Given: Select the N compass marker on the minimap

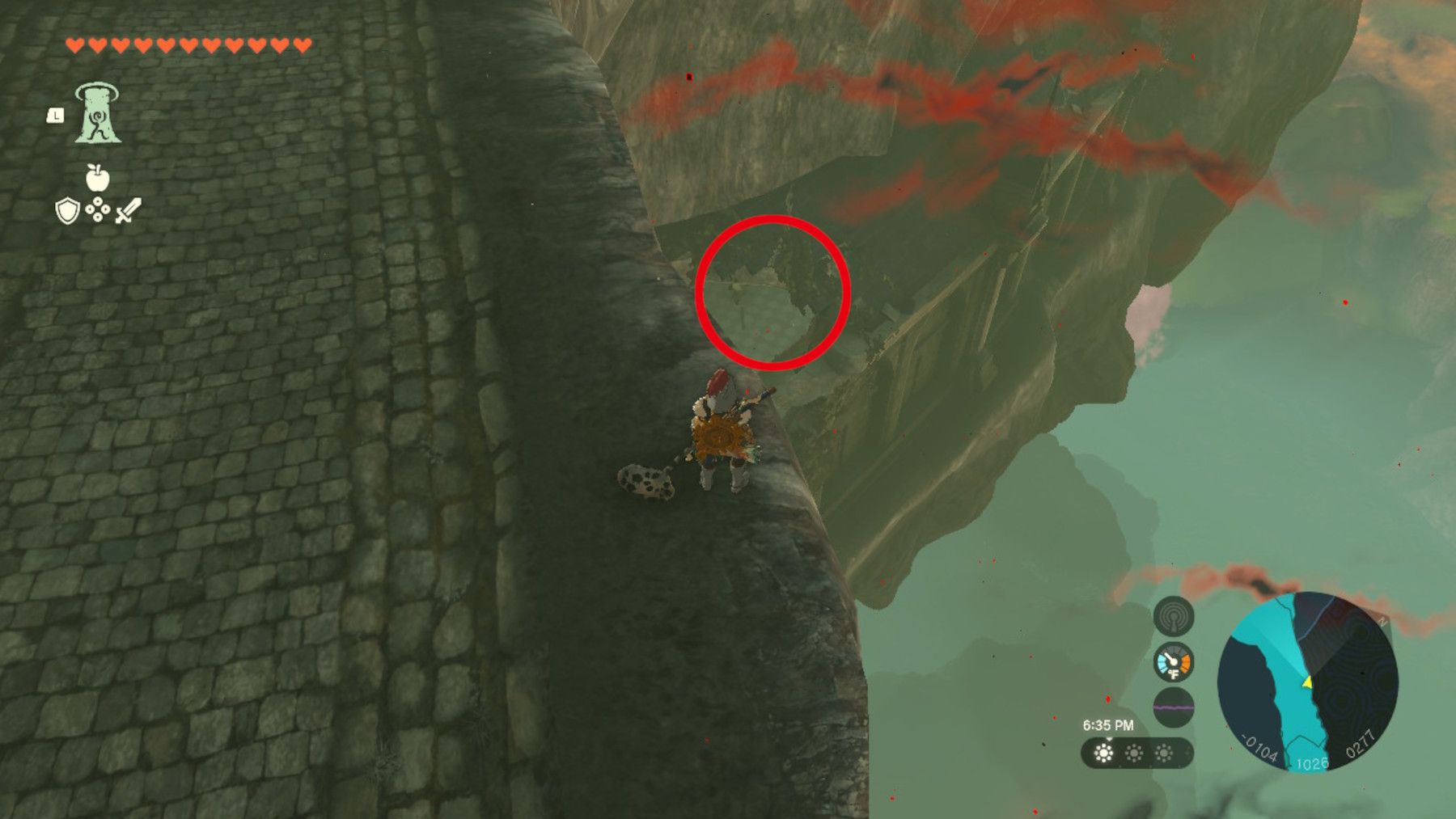Looking at the screenshot, I should [x=1382, y=621].
